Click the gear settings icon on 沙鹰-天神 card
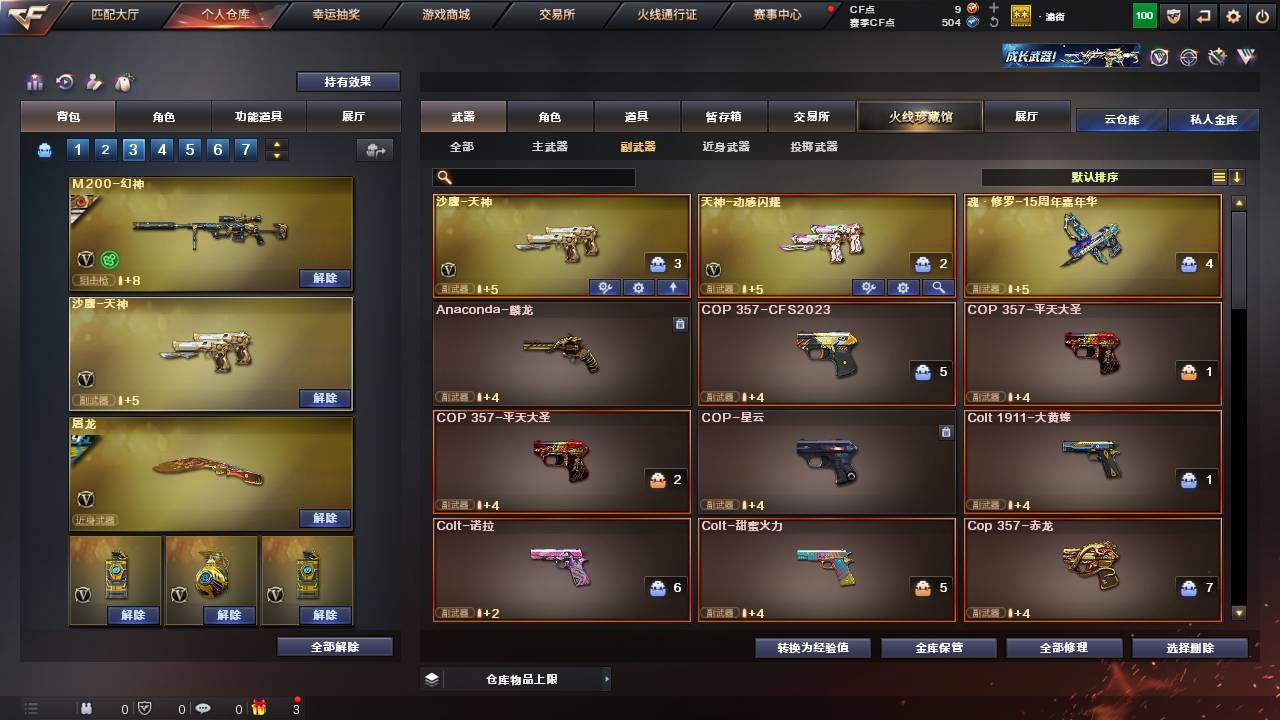 click(638, 287)
